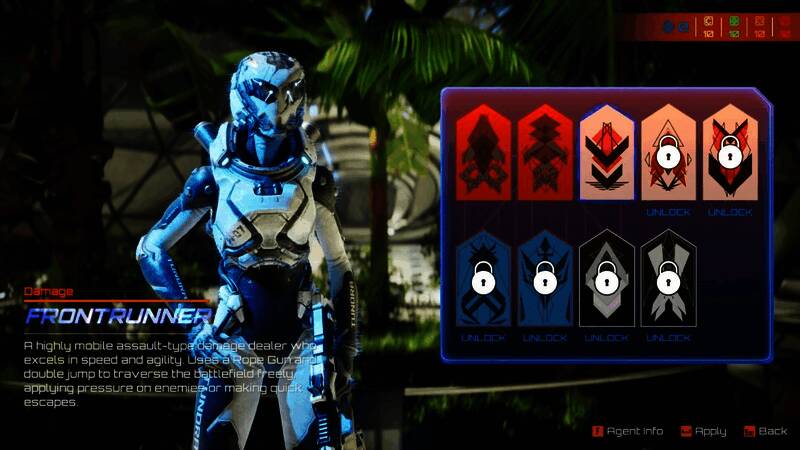800x450 pixels.
Task: Go Back to the previous screen
Action: pyautogui.click(x=765, y=431)
